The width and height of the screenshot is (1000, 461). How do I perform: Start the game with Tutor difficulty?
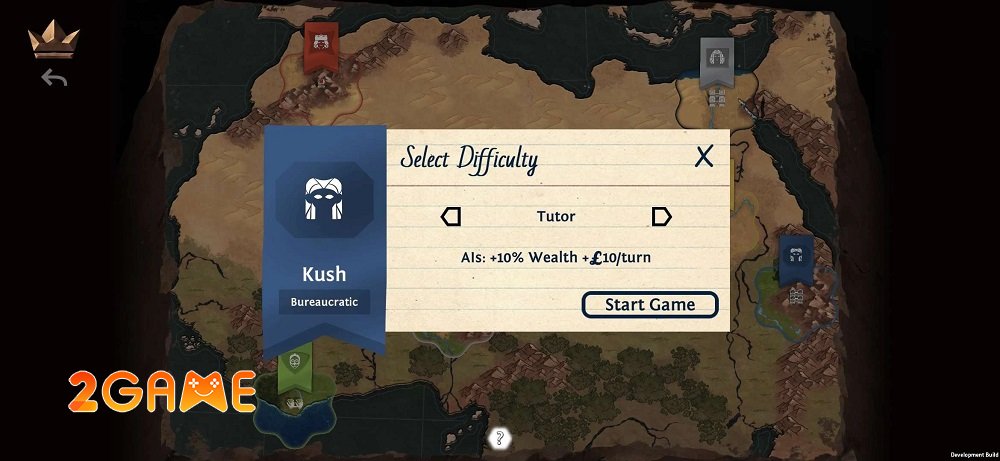pos(650,305)
